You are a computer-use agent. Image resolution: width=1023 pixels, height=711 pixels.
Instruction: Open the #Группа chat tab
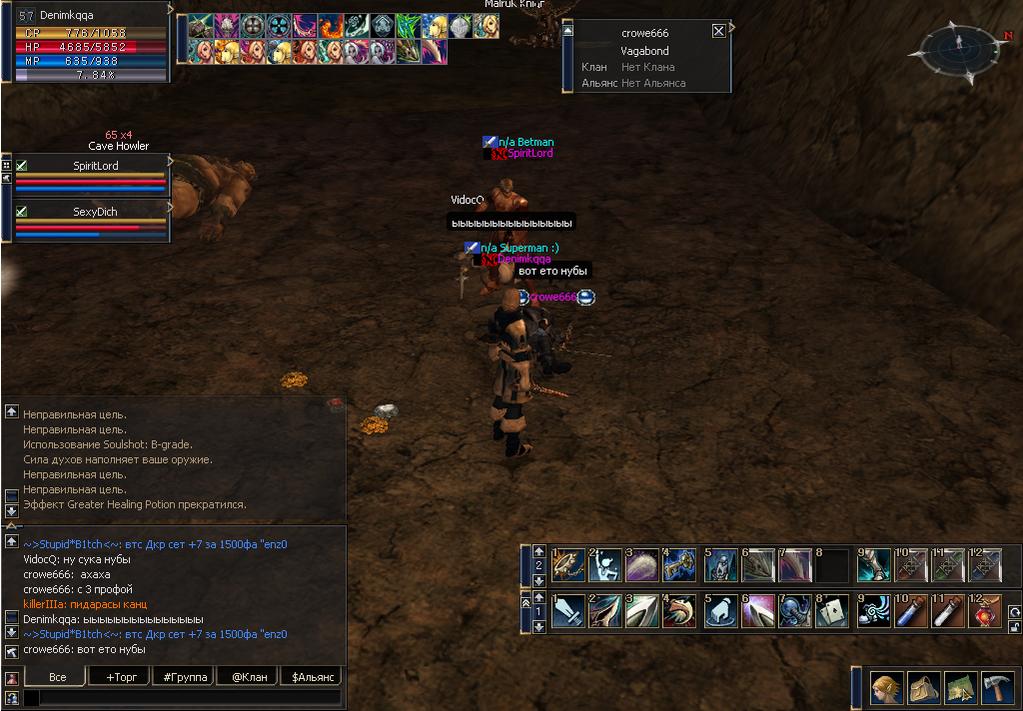[x=184, y=677]
